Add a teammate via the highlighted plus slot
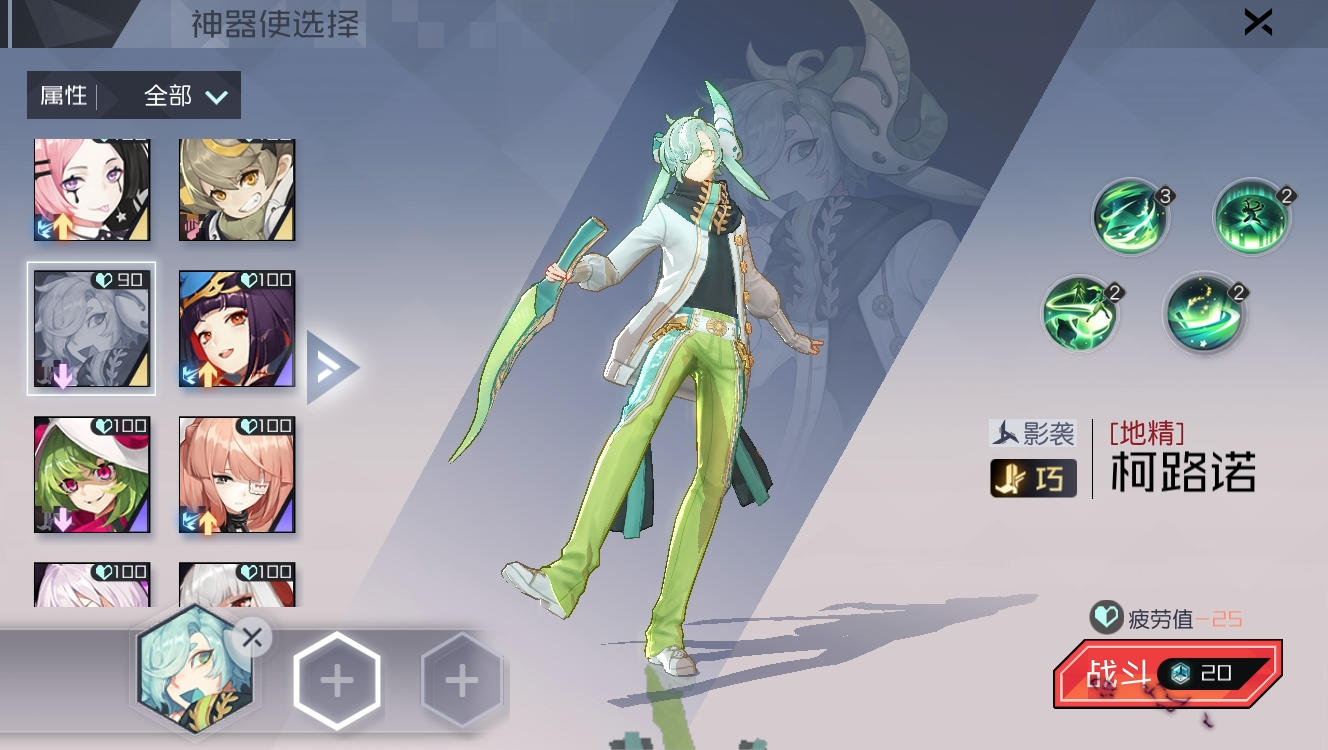Viewport: 1328px width, 750px height. coord(337,679)
